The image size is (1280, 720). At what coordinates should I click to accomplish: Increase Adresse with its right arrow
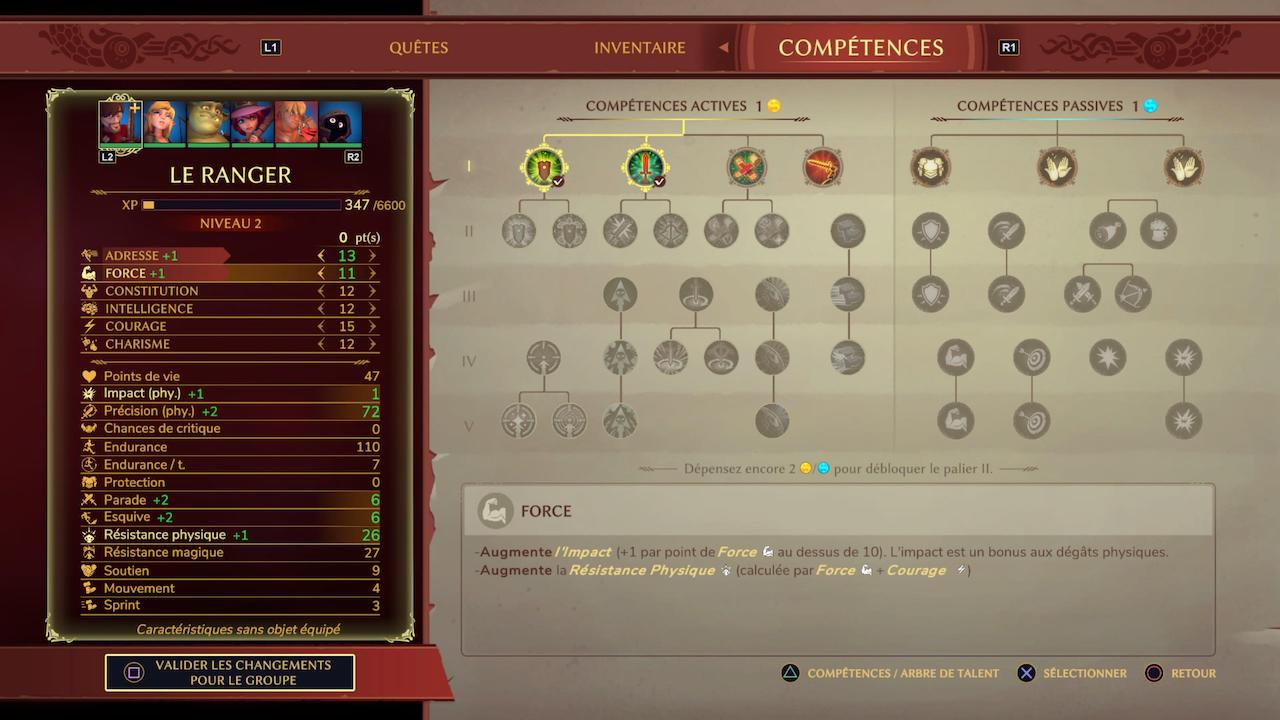[x=373, y=256]
